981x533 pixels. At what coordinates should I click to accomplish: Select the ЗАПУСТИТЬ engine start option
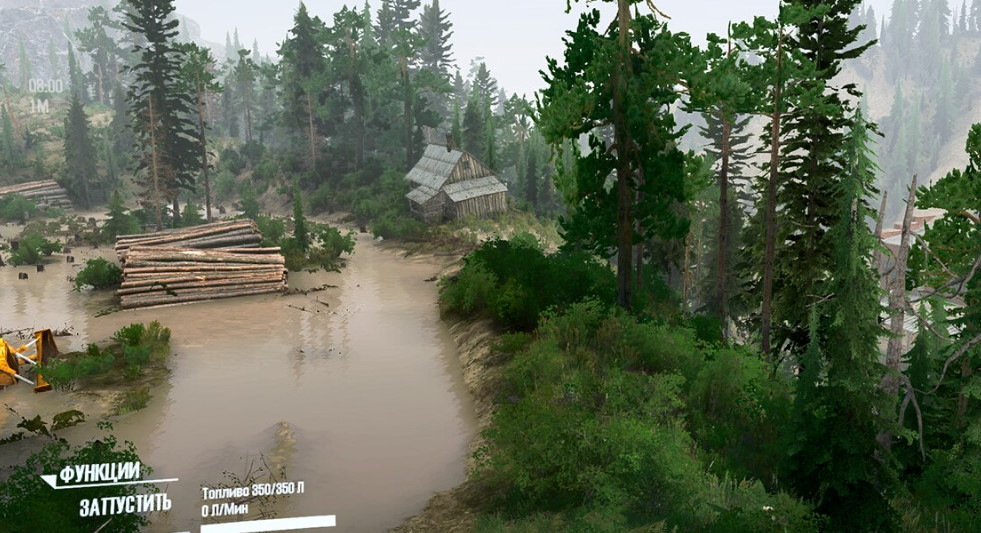tap(125, 503)
